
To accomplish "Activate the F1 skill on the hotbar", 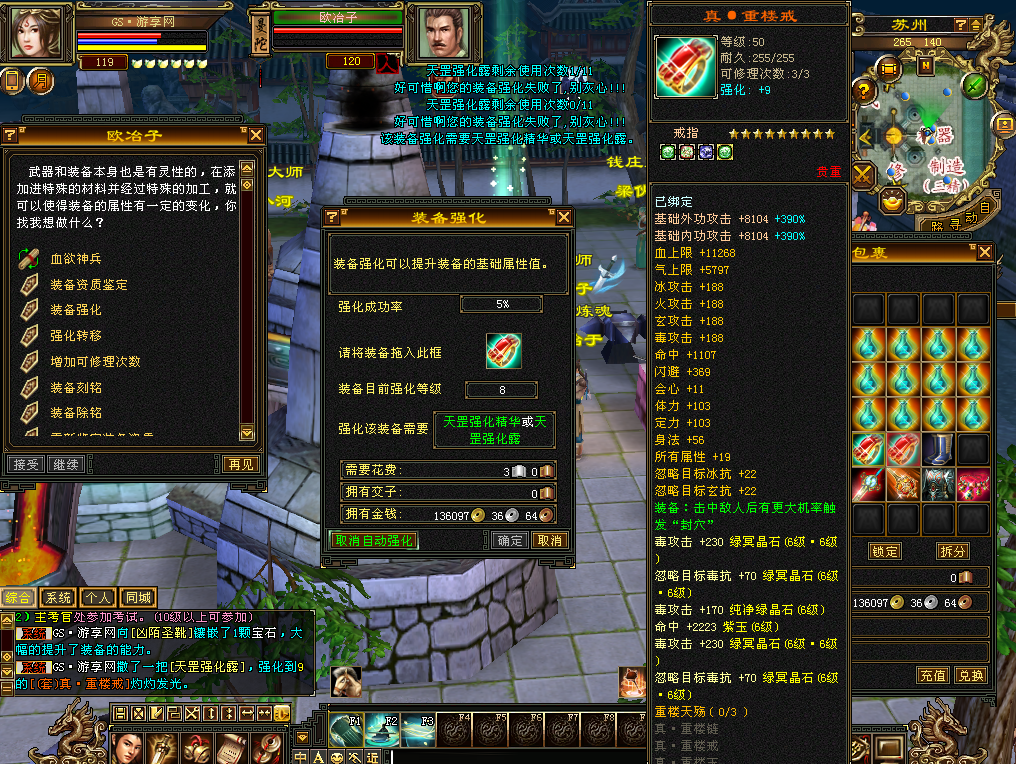I will coord(346,730).
